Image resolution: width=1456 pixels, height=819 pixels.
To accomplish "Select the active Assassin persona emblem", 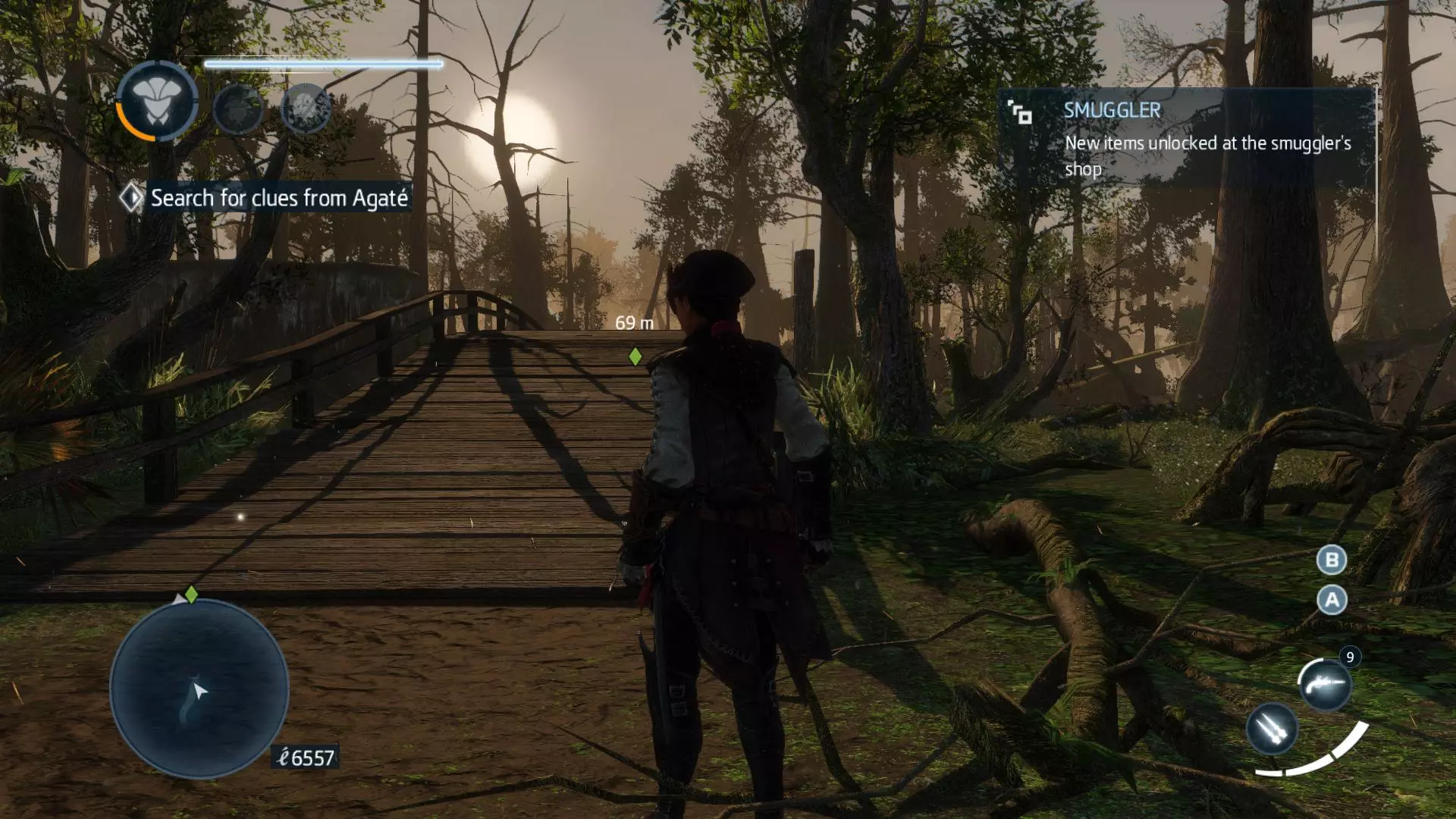I will [157, 102].
